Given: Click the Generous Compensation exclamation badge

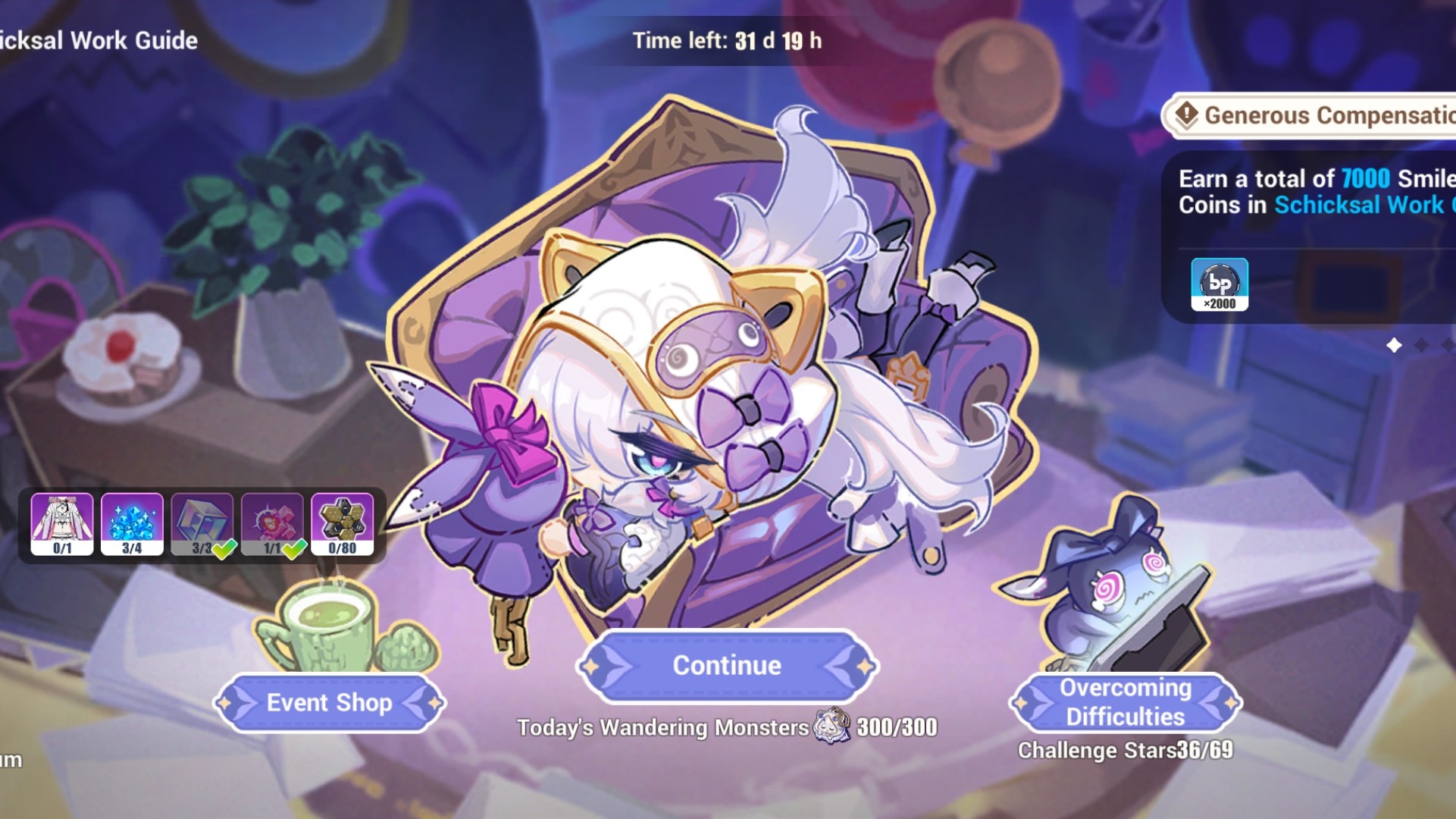Looking at the screenshot, I should pos(1186,116).
